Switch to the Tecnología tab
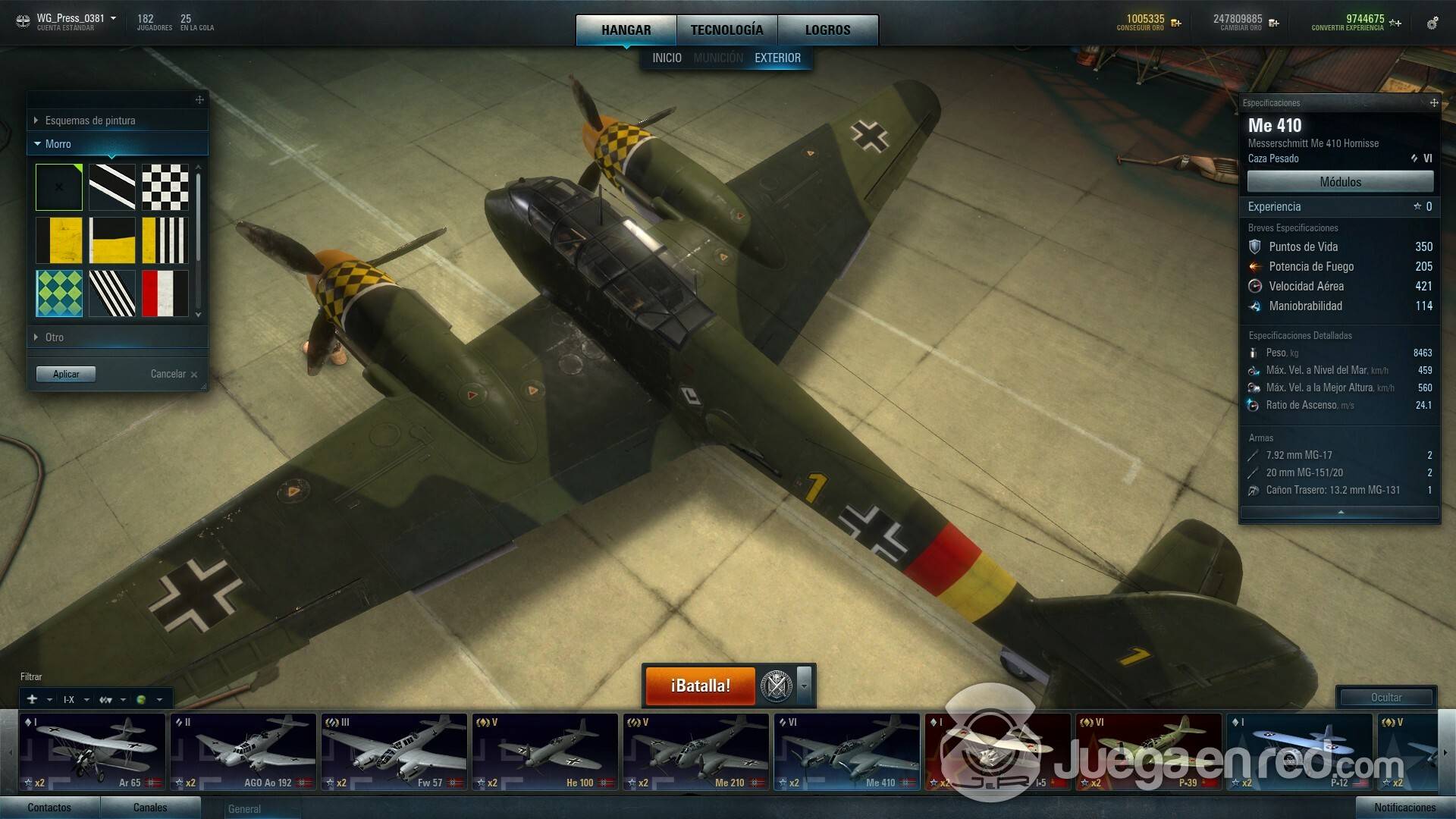The image size is (1456, 819). pyautogui.click(x=726, y=30)
